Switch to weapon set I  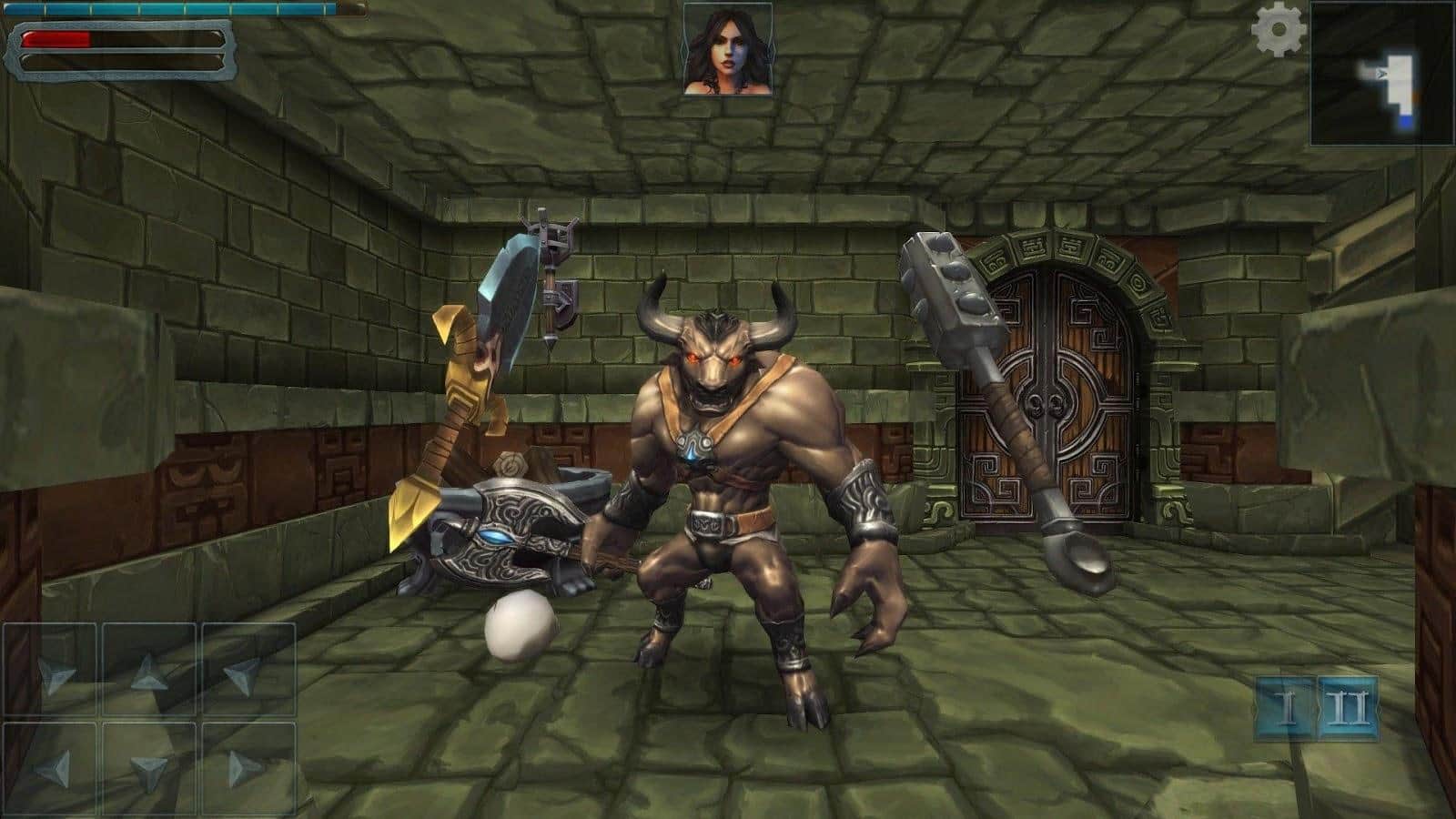pos(1285,708)
